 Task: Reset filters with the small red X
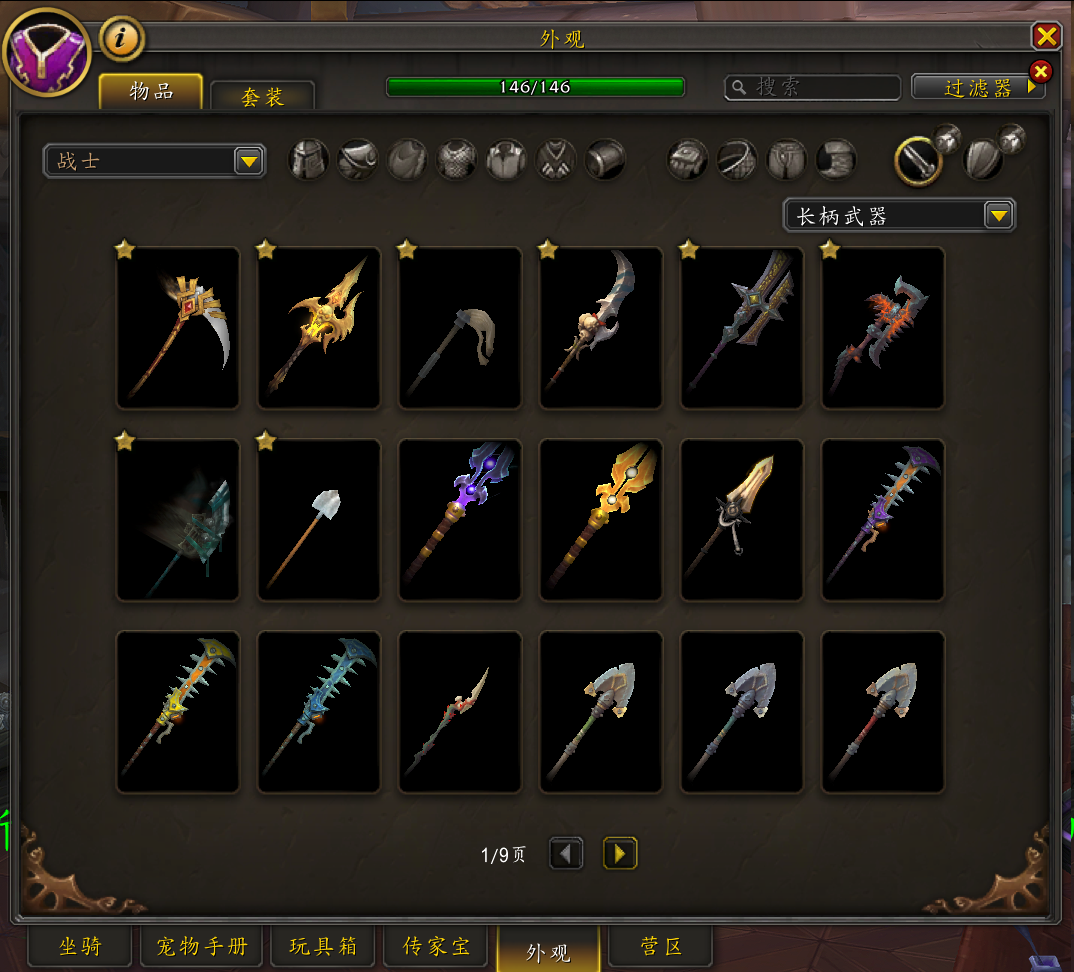tap(1040, 71)
